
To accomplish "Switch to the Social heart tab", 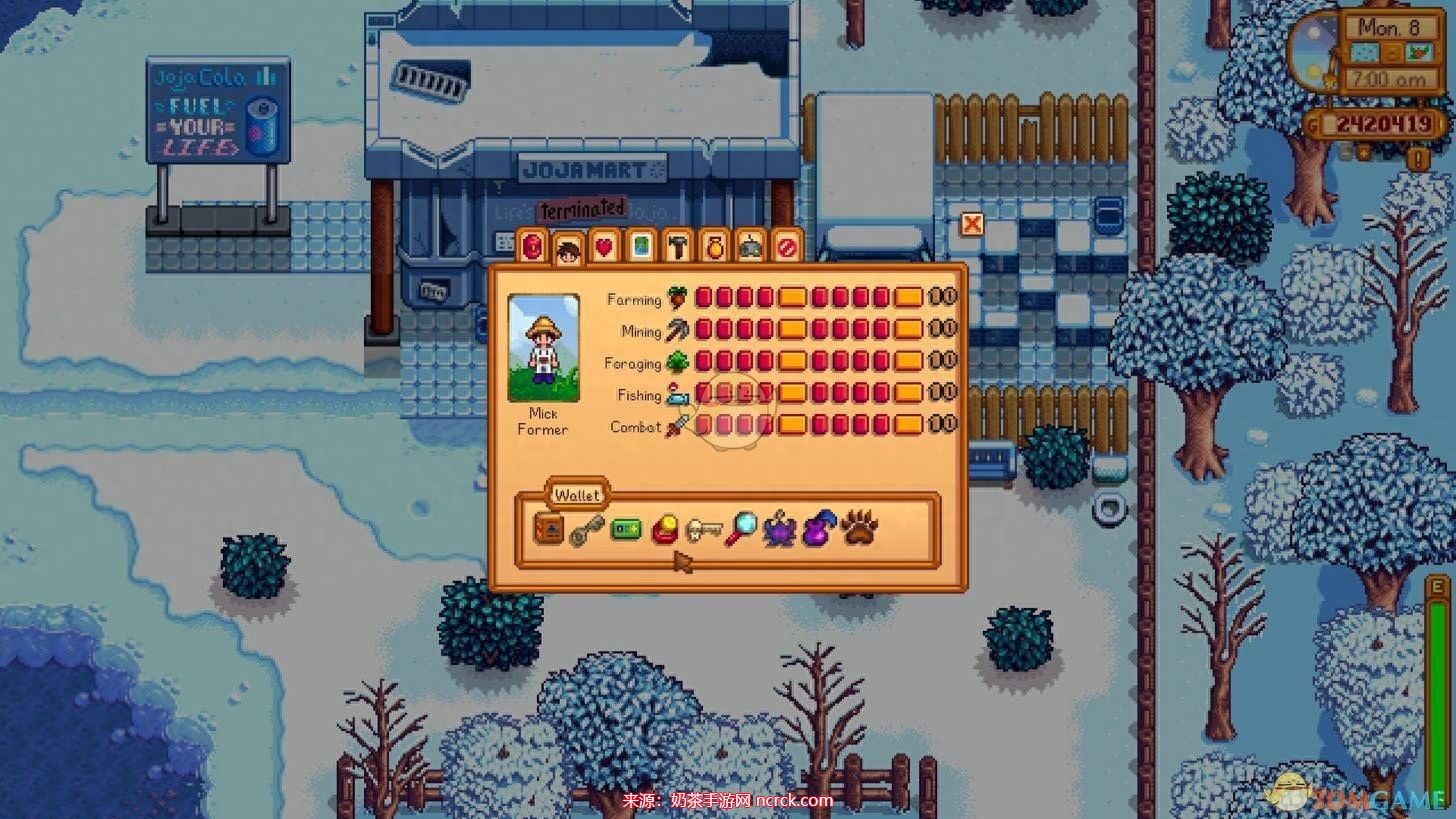I will click(x=604, y=246).
